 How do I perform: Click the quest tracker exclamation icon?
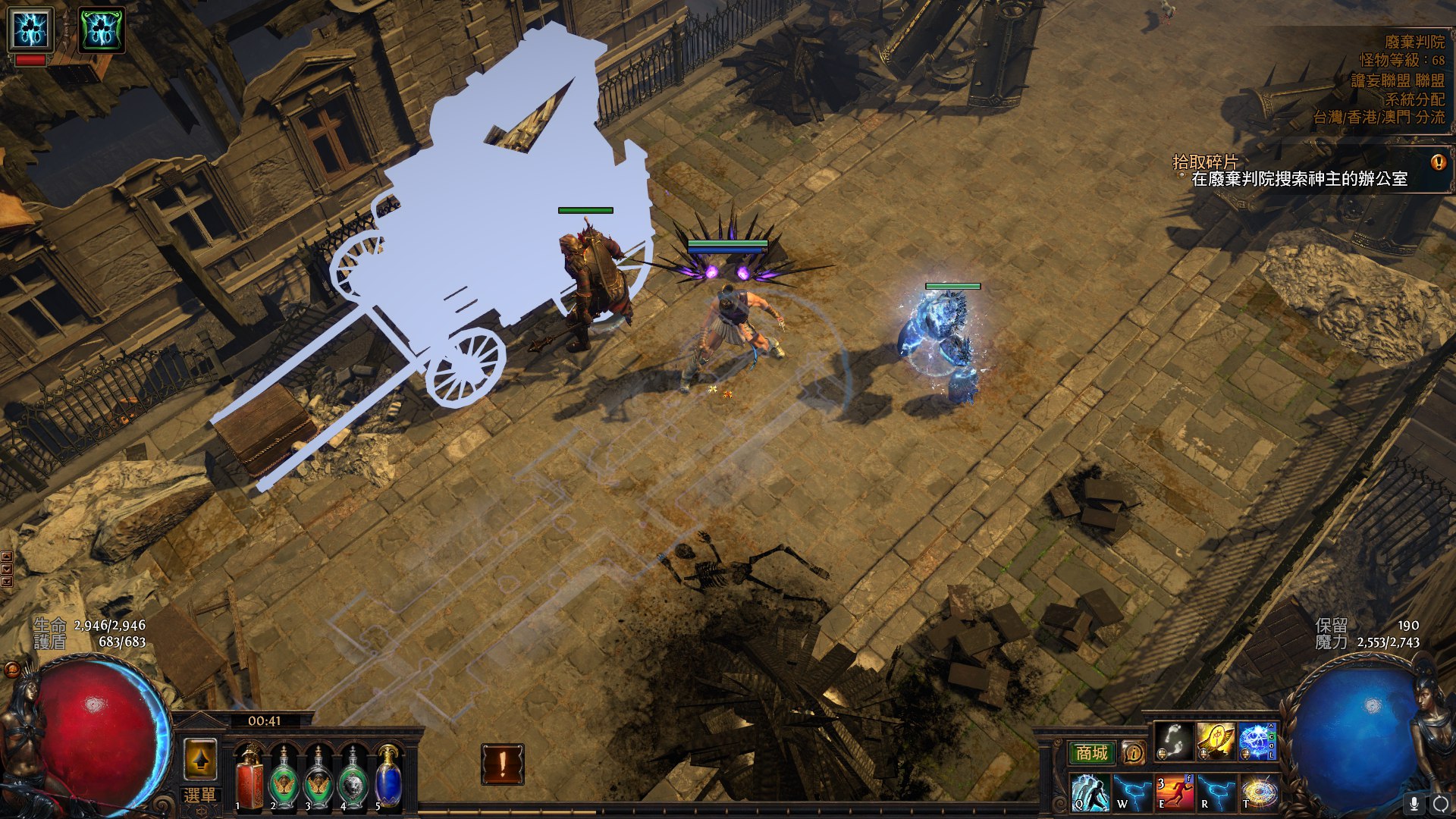tap(1438, 162)
